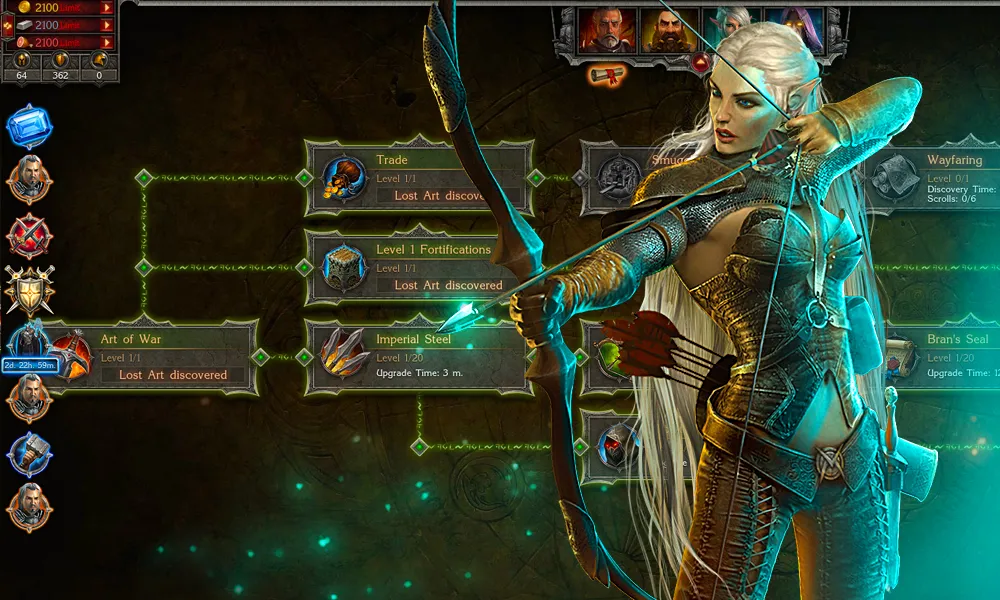Click the red collapse arrow under portraits
The width and height of the screenshot is (1000, 600).
click(x=701, y=63)
